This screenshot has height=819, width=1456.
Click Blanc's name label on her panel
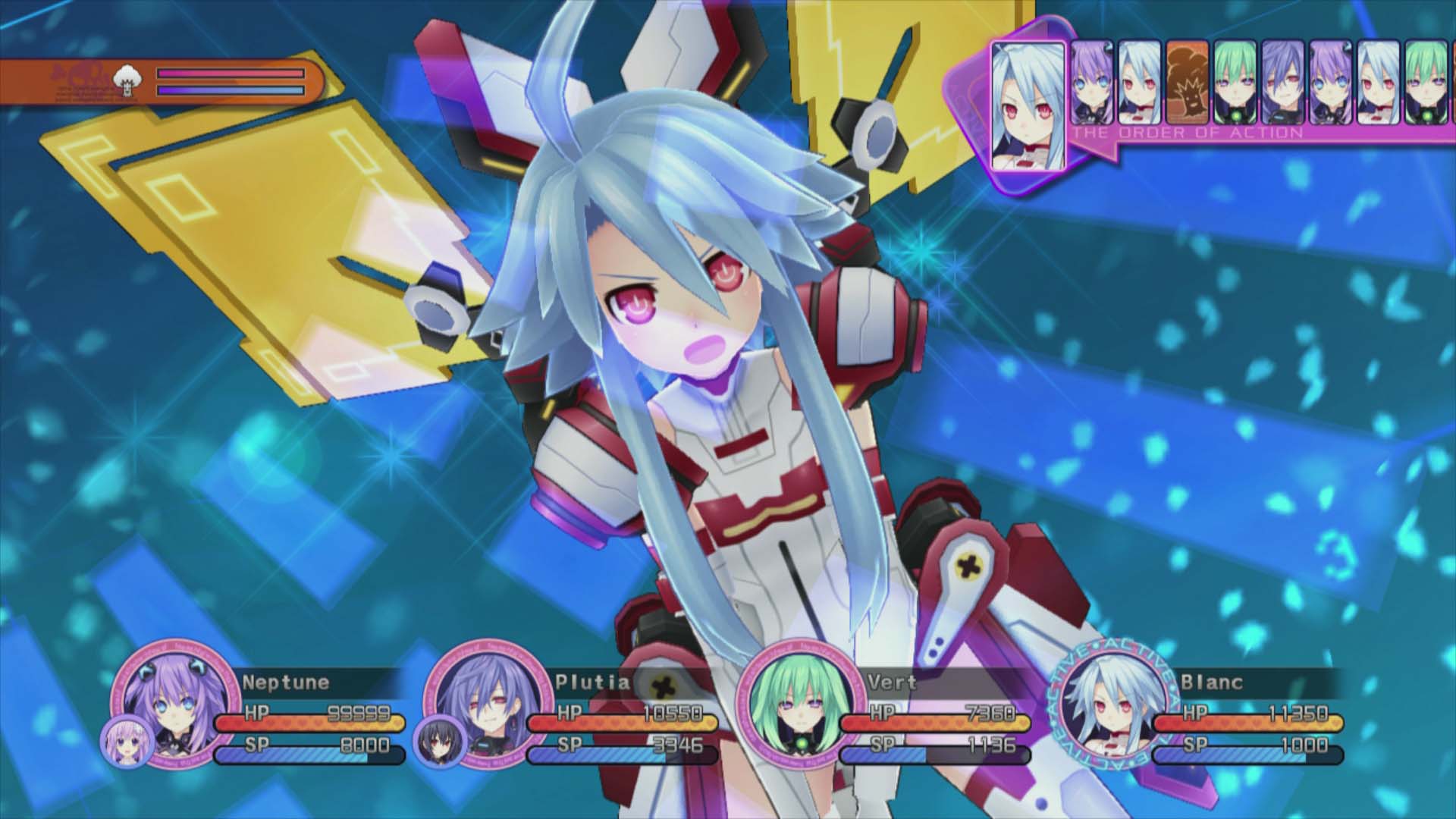pyautogui.click(x=1212, y=682)
